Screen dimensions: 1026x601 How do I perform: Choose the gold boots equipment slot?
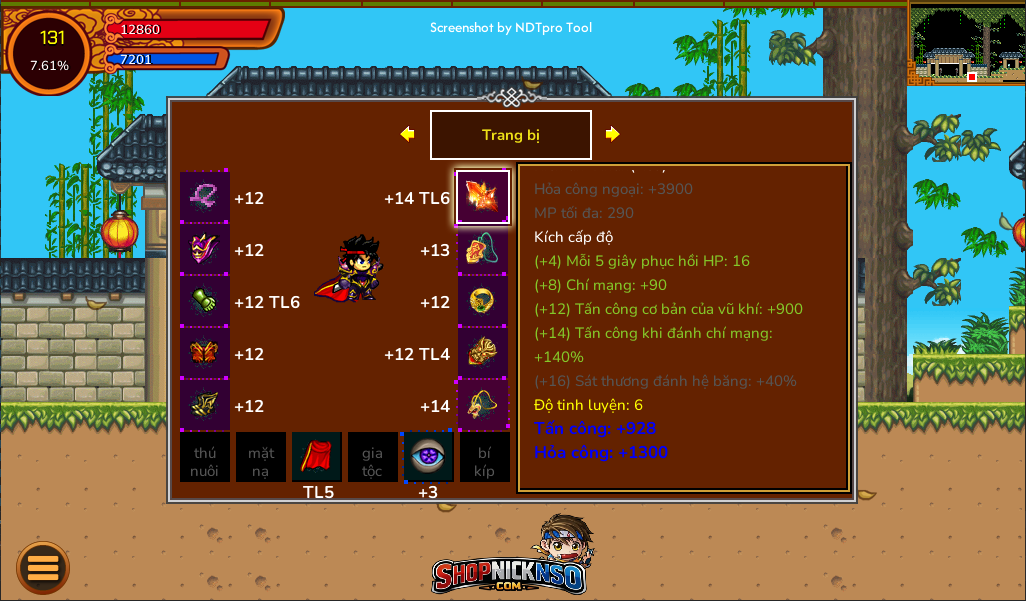click(x=205, y=405)
